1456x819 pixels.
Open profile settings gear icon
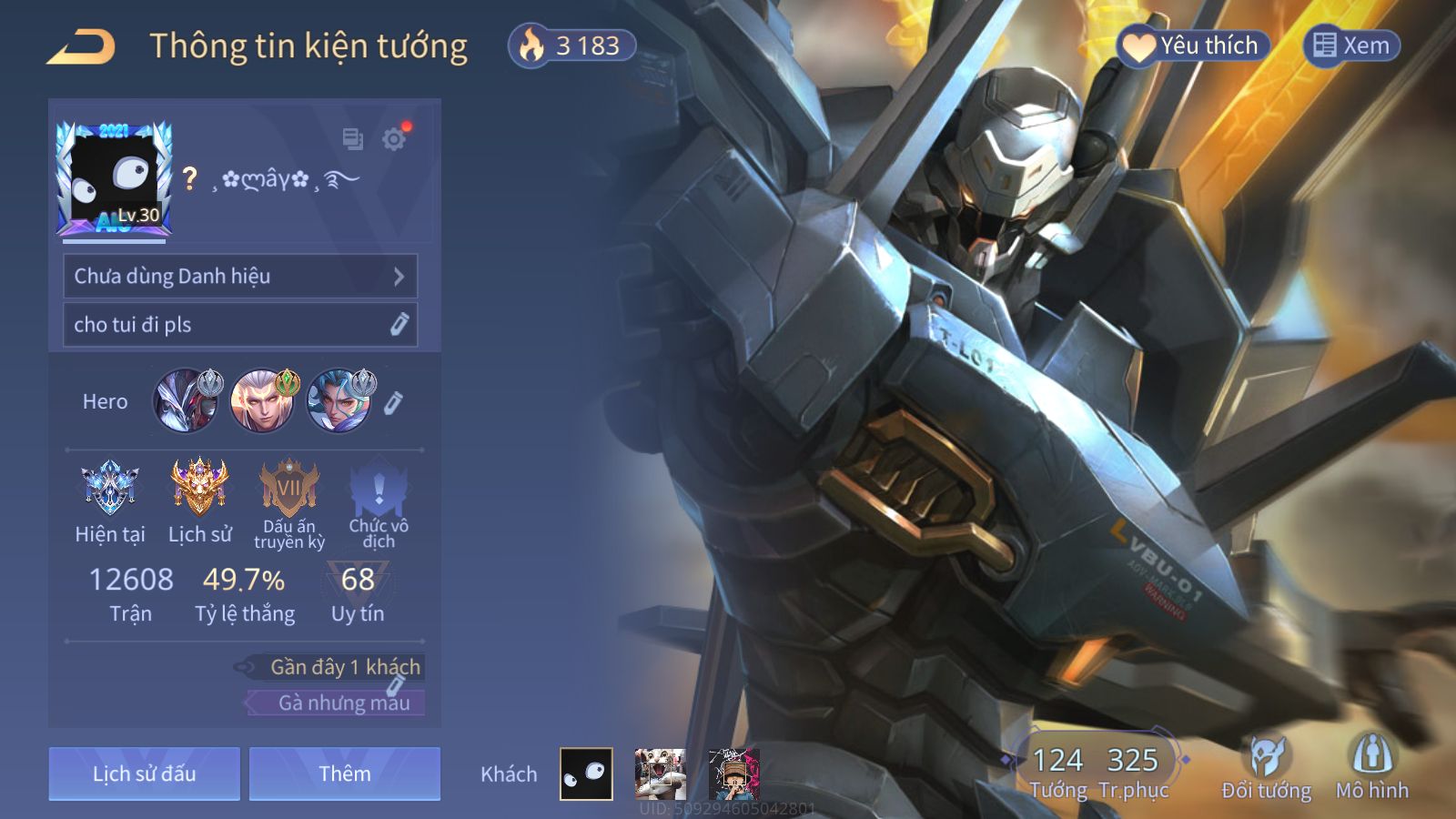point(394,139)
